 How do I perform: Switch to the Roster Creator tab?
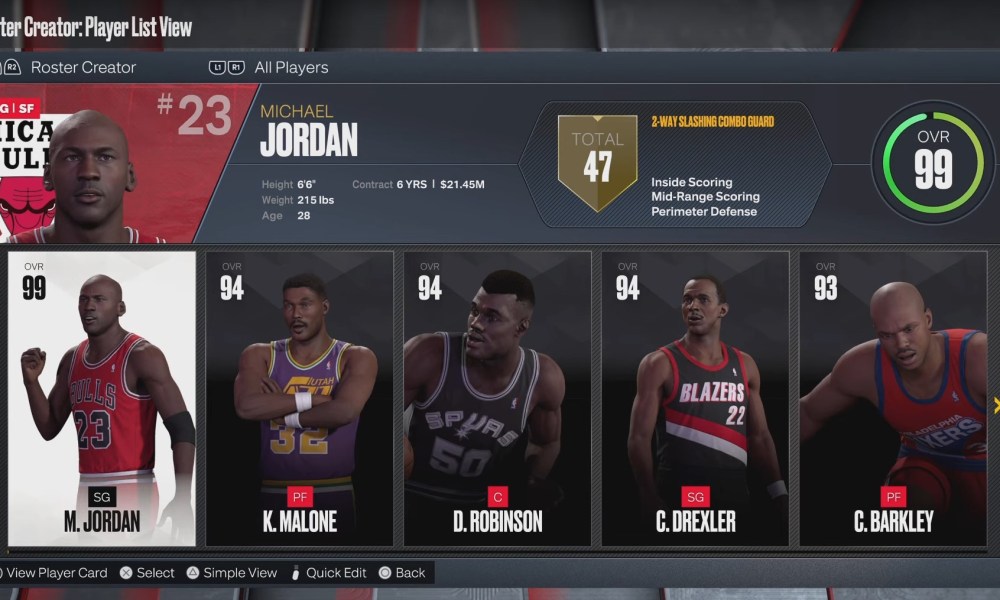83,68
